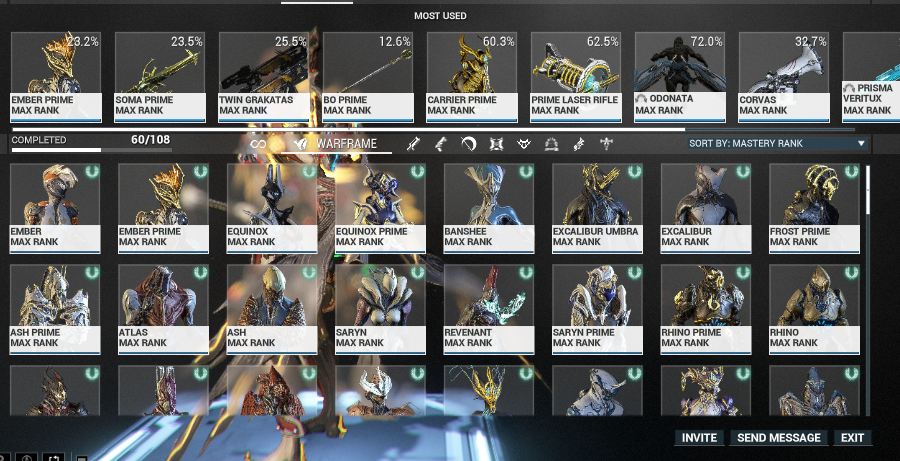900x461 pixels.
Task: Open the Sort By Mastery Rank dropdown
Action: (x=776, y=144)
